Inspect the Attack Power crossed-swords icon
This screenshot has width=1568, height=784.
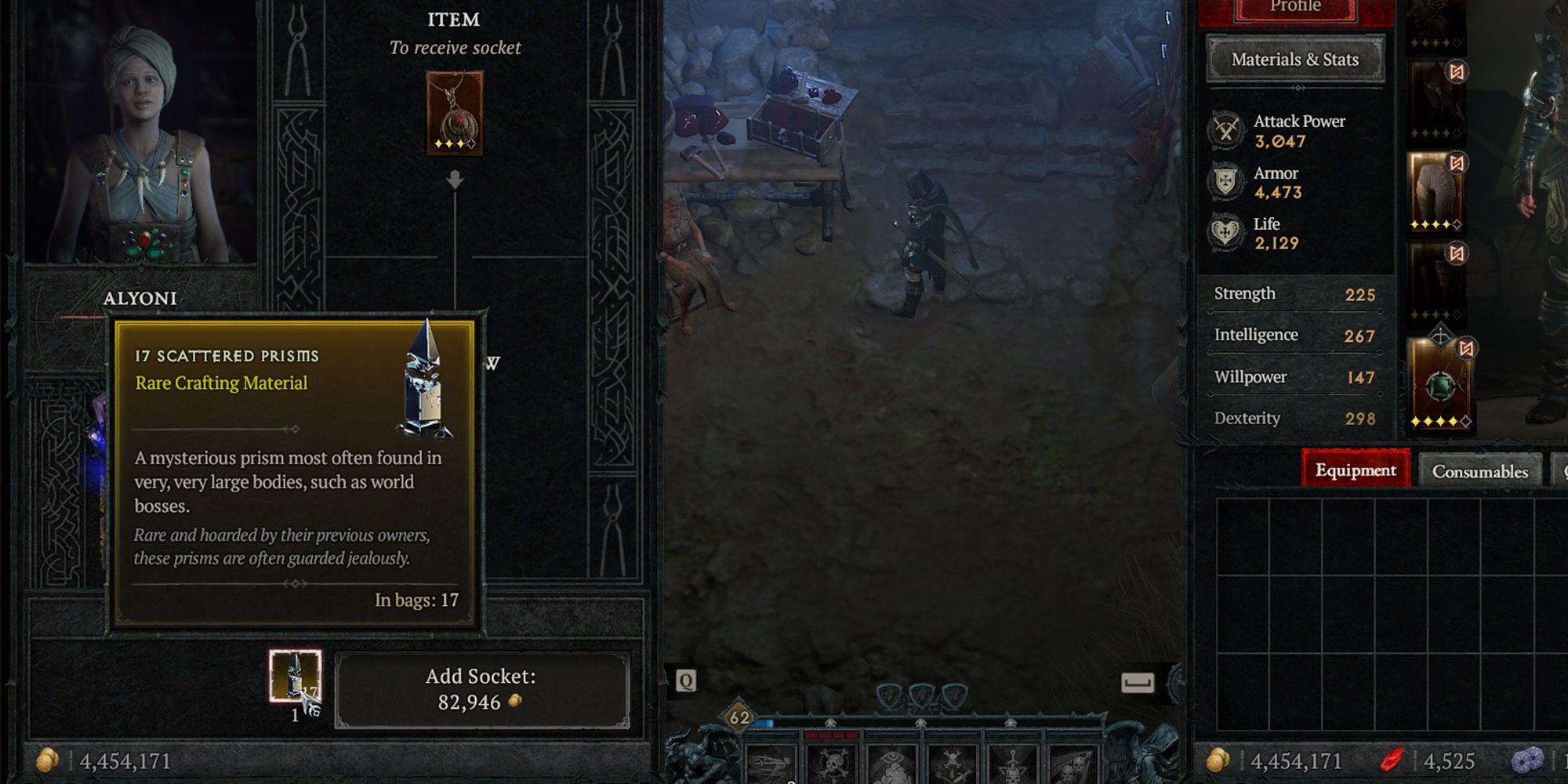click(1225, 130)
